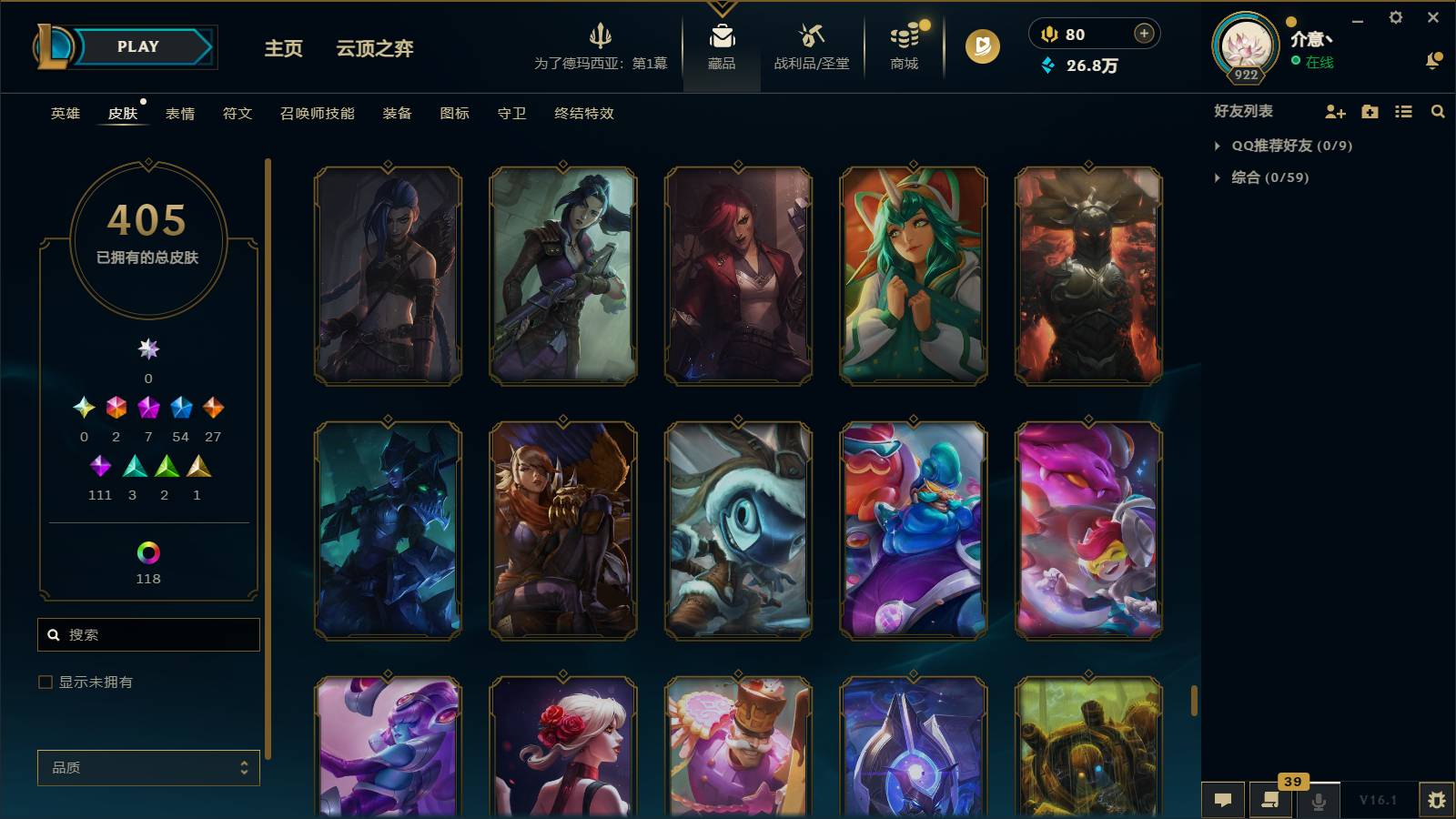Click the add friend icon
The width and height of the screenshot is (1456, 819).
coord(1334,112)
